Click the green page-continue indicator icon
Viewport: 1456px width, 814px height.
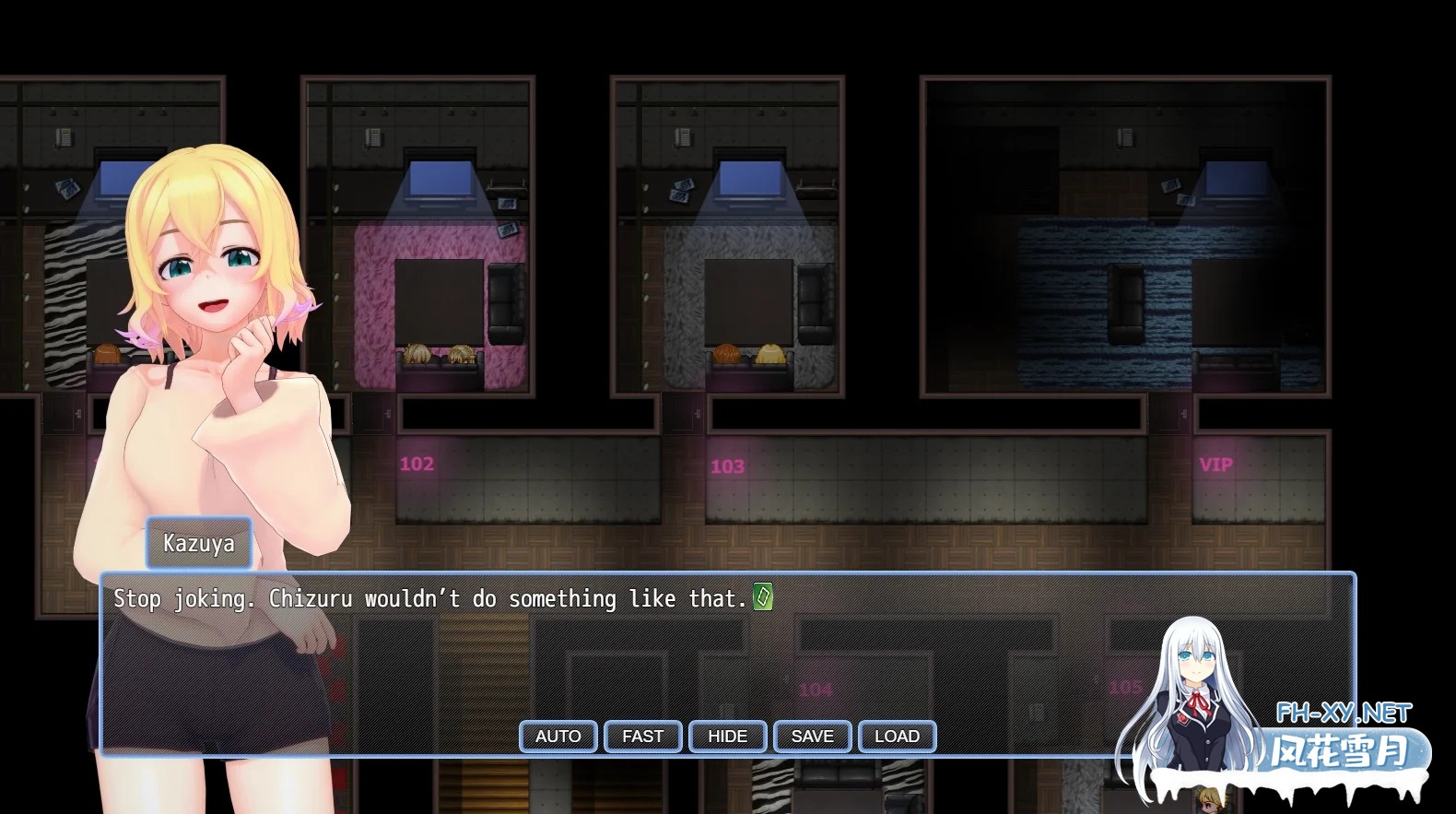tap(762, 598)
